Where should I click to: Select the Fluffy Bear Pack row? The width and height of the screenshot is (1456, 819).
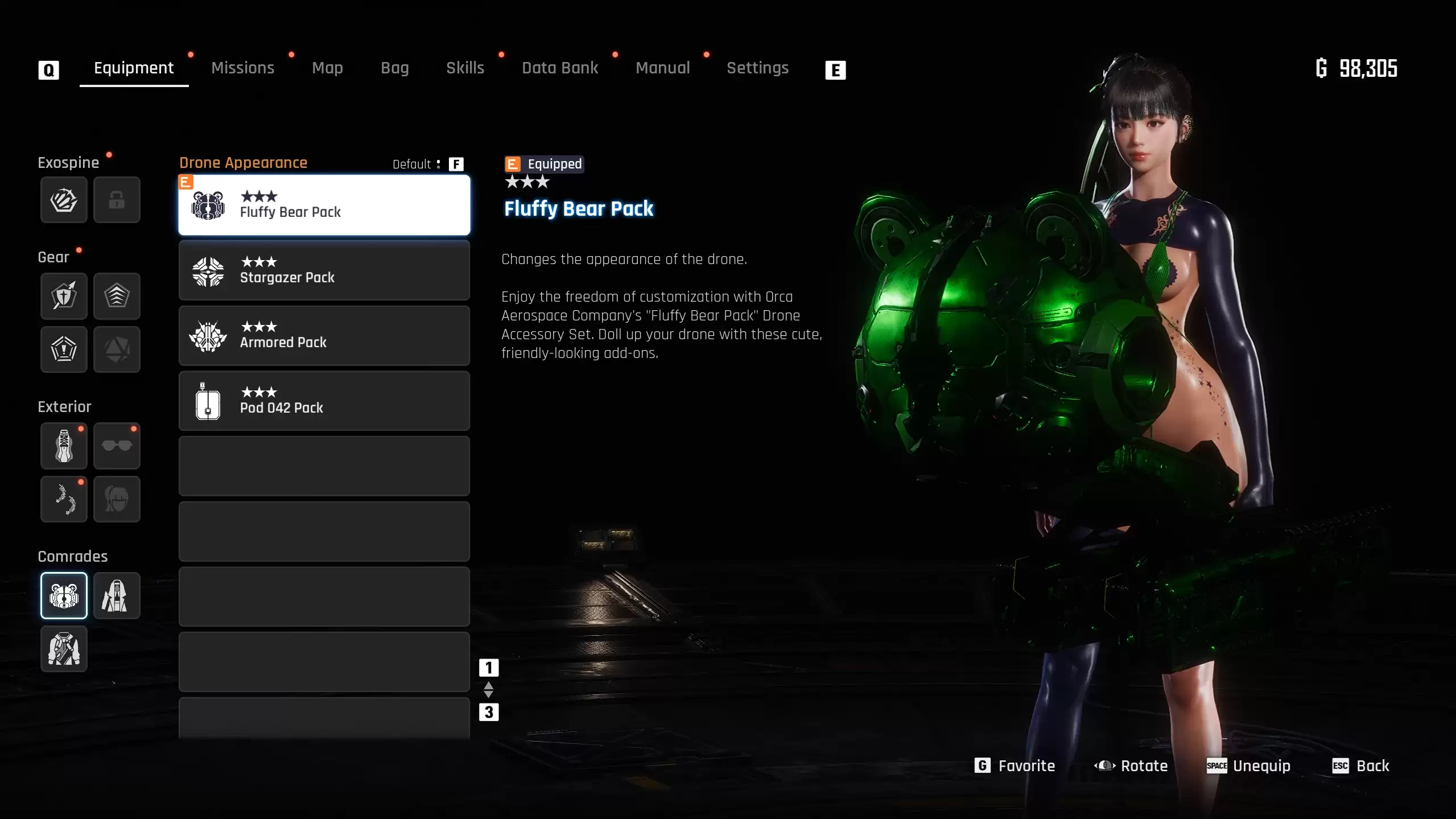[x=324, y=205]
